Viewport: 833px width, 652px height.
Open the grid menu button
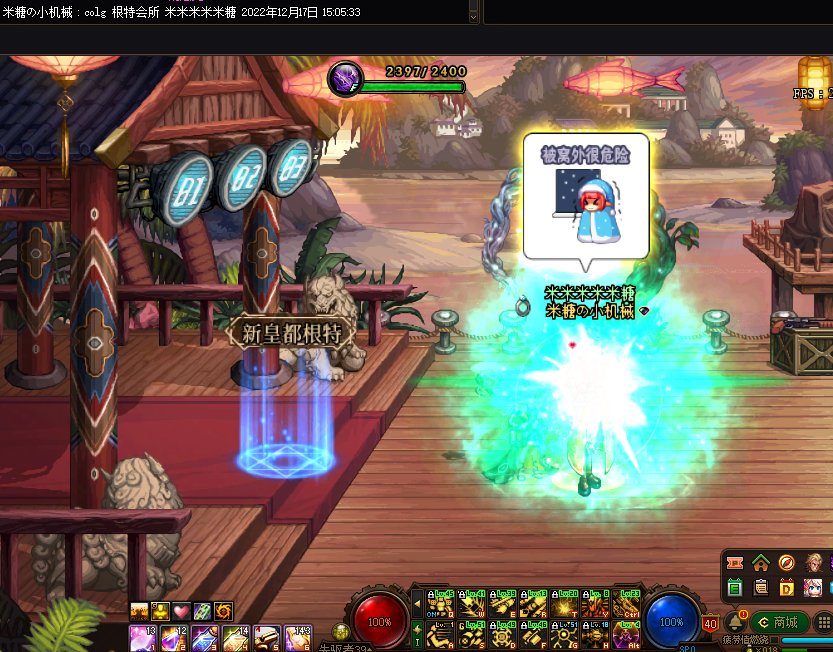point(823,622)
